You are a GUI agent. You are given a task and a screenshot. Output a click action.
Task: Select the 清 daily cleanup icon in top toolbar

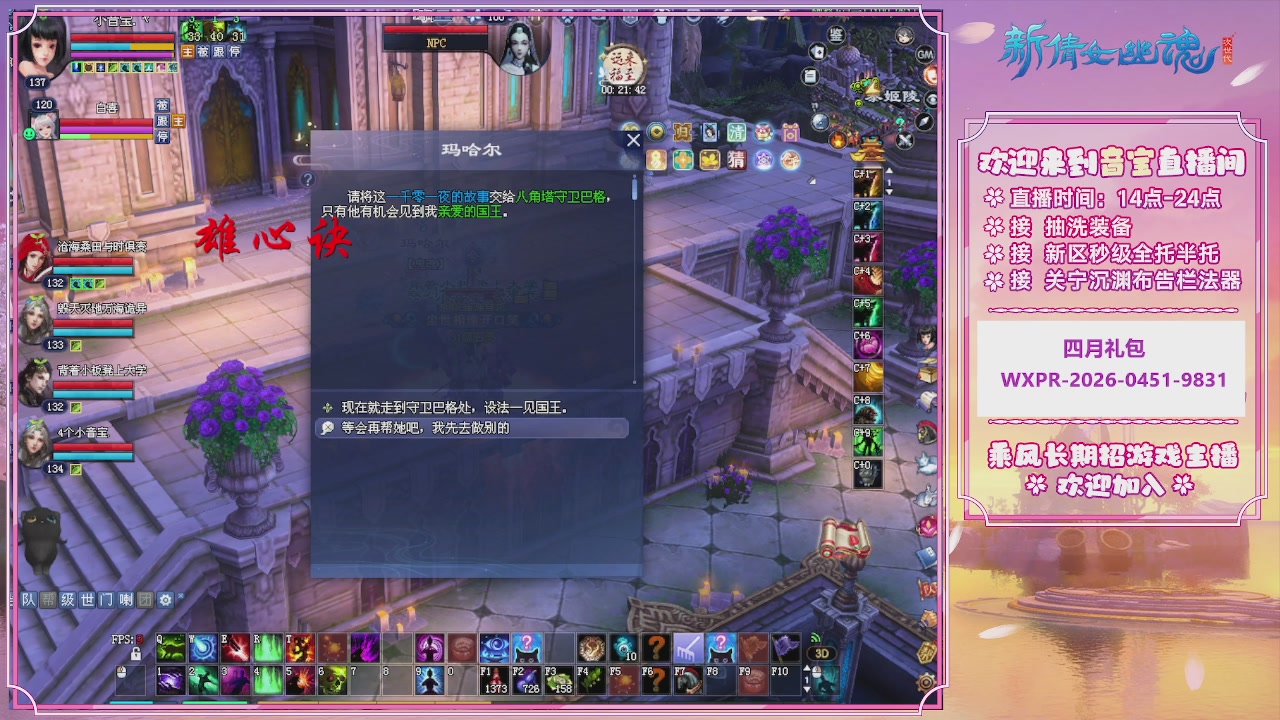pos(735,131)
